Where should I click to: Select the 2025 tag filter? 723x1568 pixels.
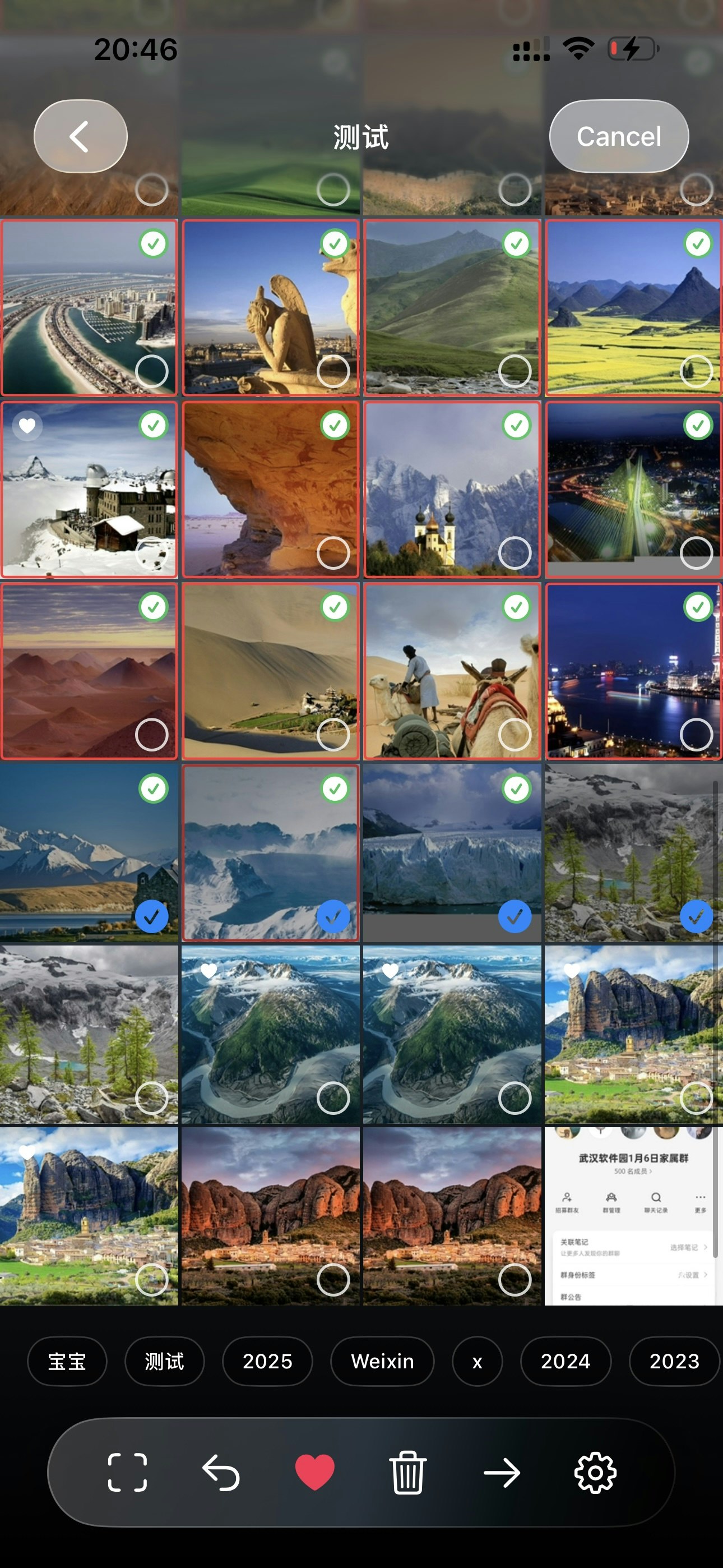point(267,1362)
